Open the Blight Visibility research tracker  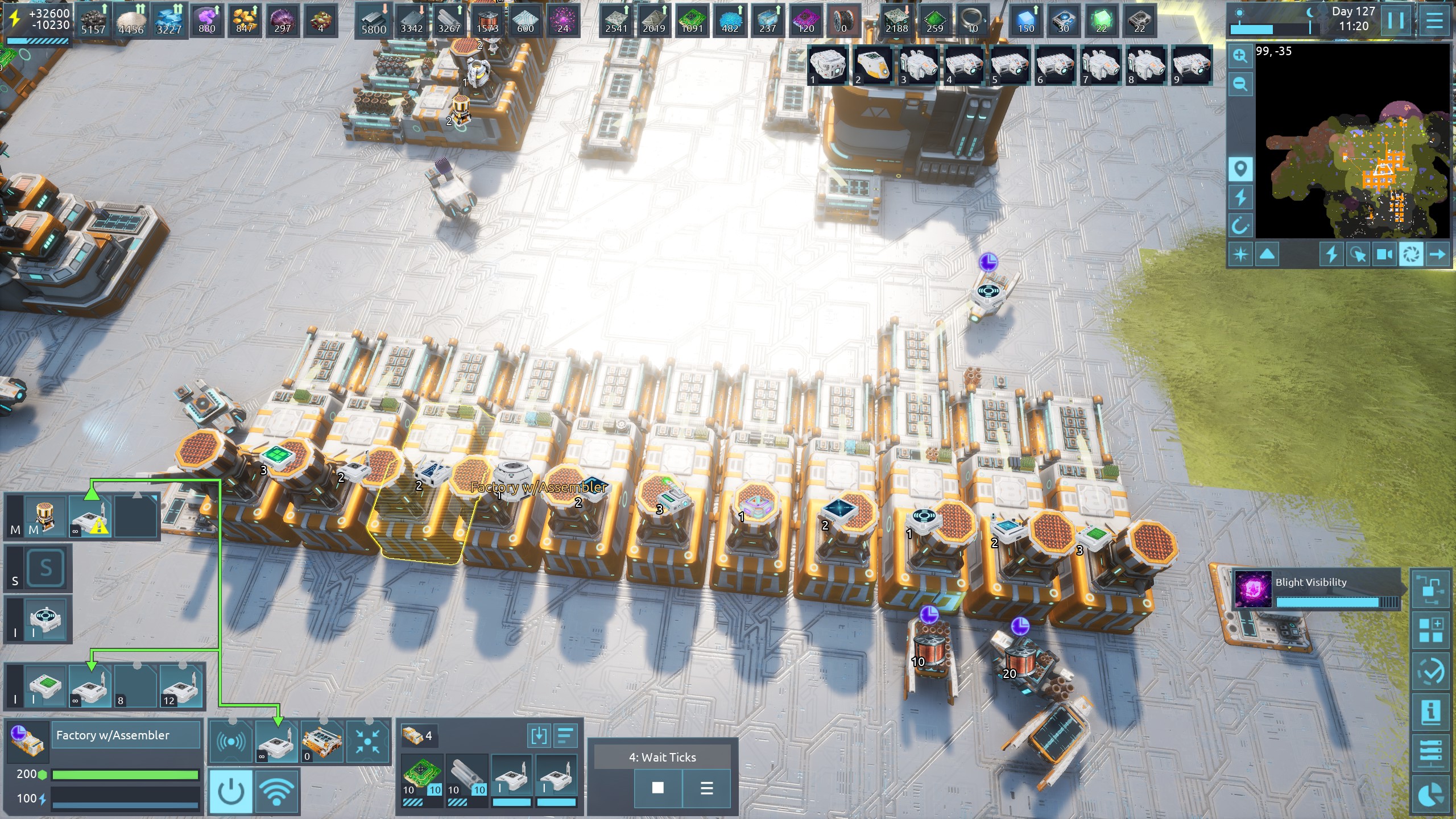pyautogui.click(x=1315, y=590)
